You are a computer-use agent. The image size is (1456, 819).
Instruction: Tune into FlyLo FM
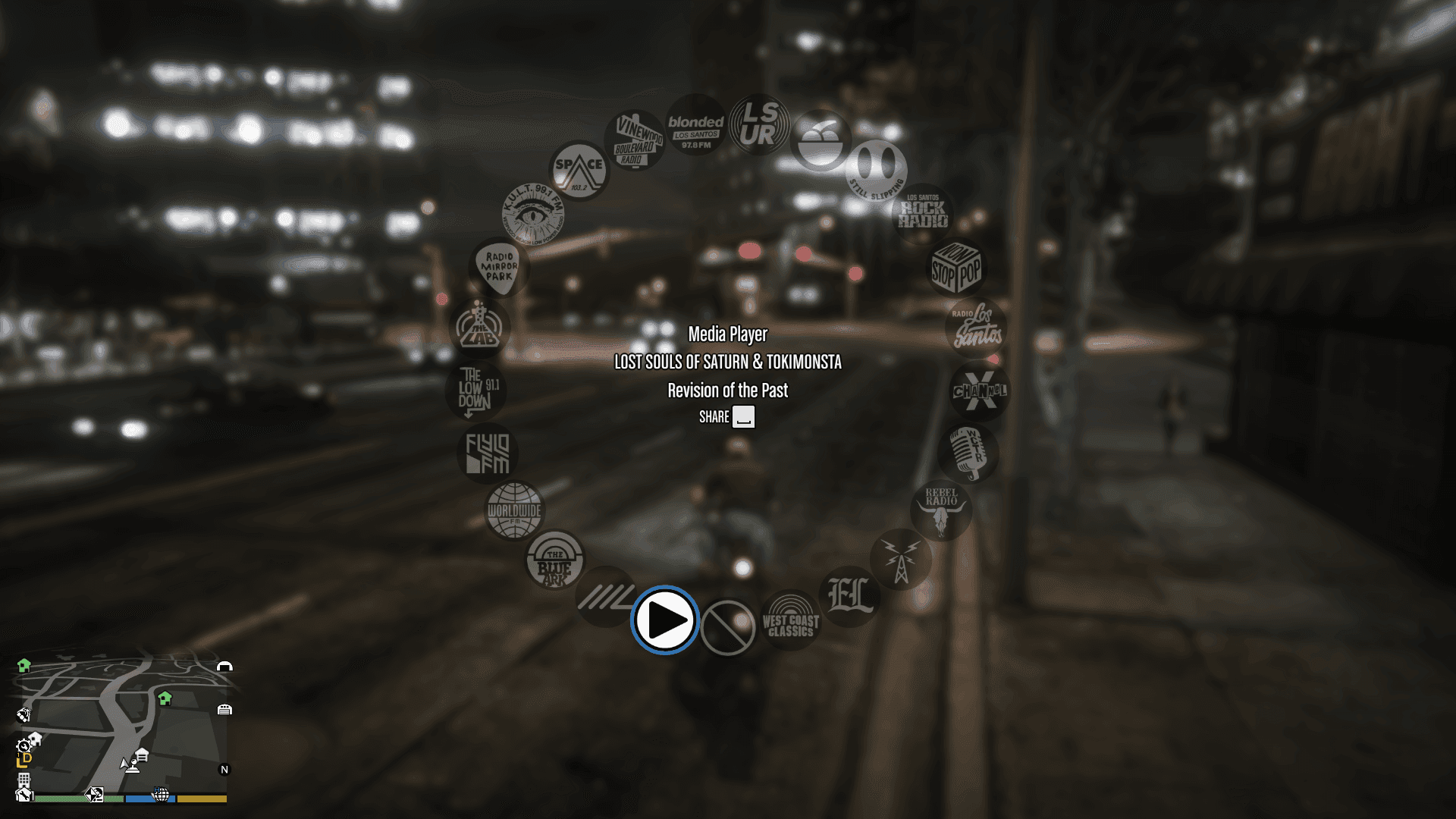[x=488, y=453]
